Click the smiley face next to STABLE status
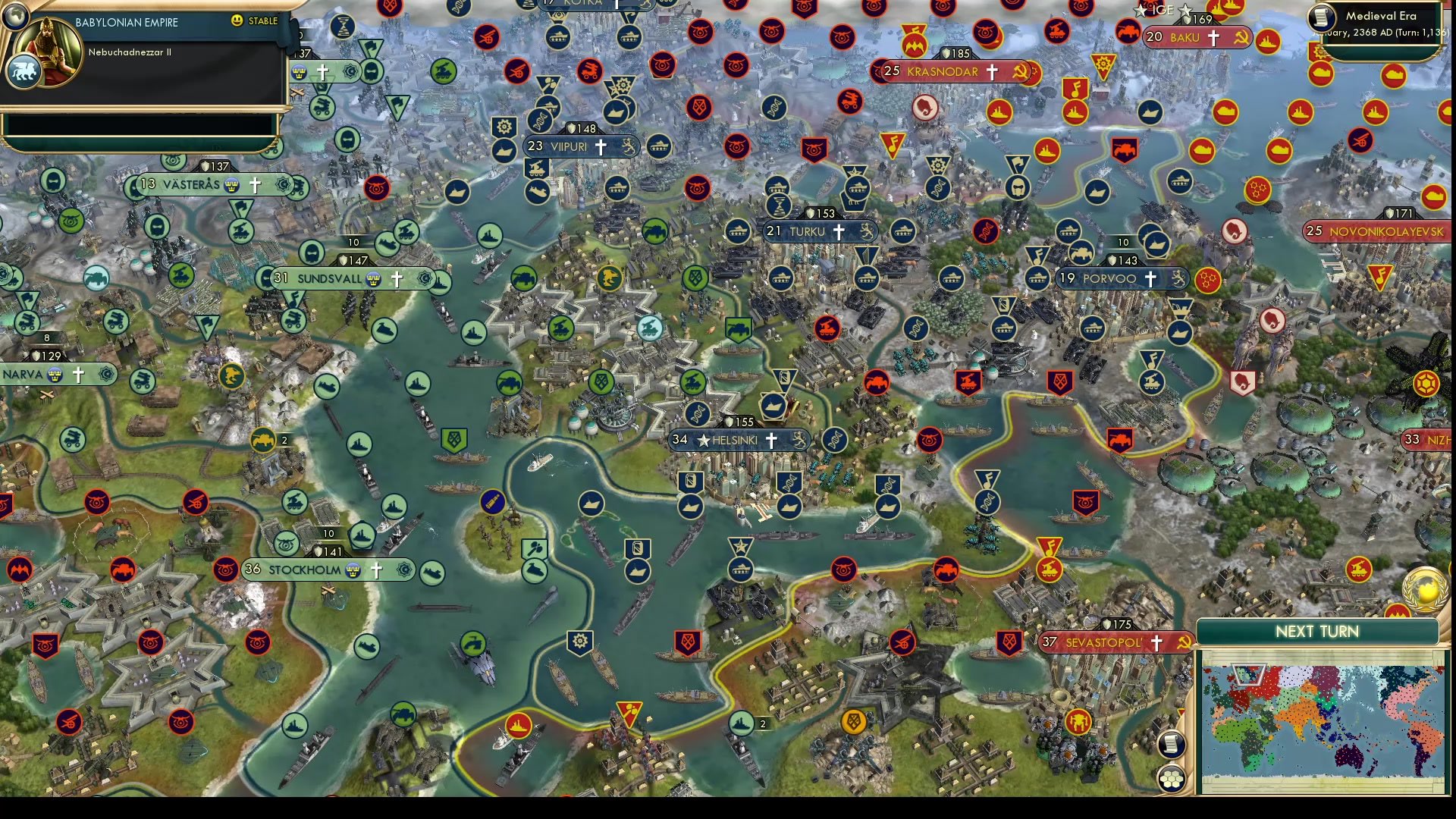This screenshot has height=819, width=1456. click(x=237, y=22)
